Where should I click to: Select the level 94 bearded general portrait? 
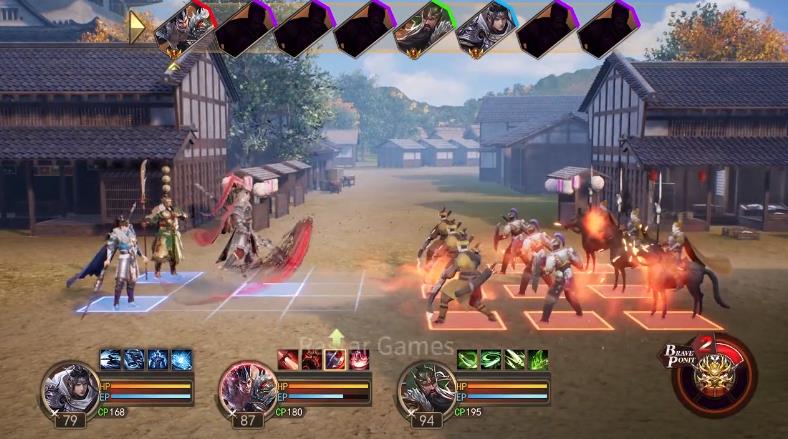pos(426,386)
